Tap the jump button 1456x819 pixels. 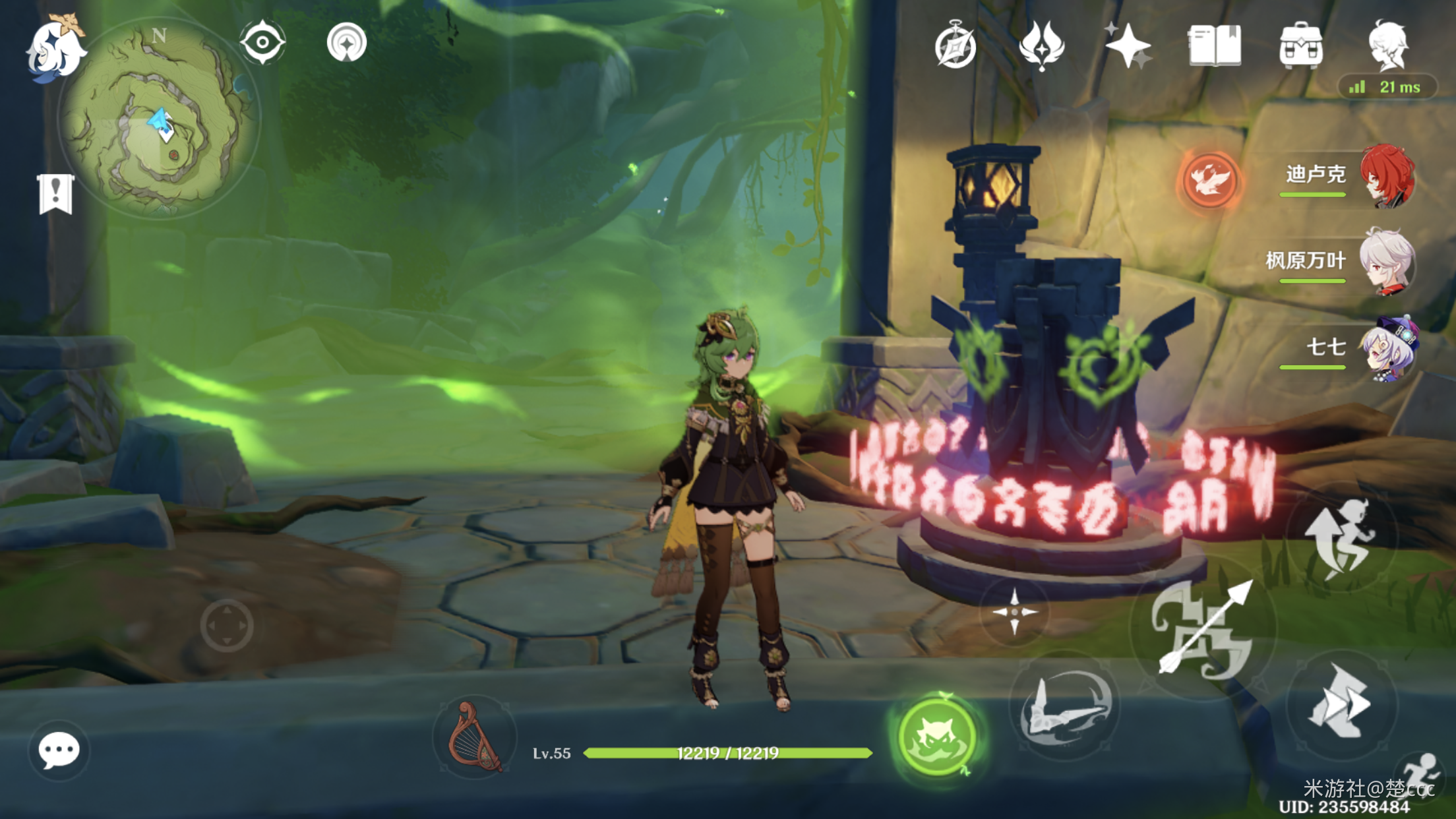pyautogui.click(x=1341, y=538)
